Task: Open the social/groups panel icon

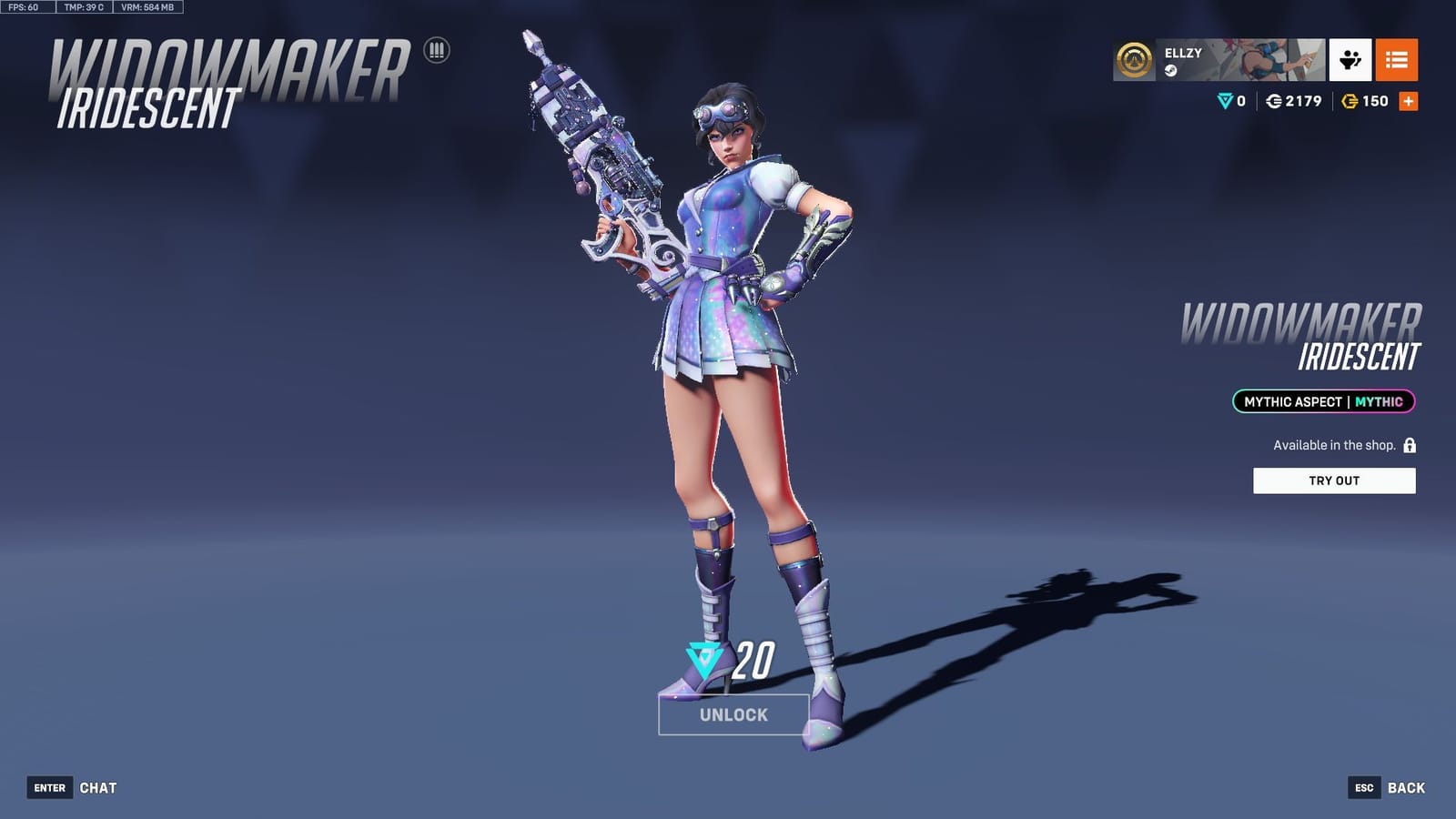Action: [x=1349, y=59]
